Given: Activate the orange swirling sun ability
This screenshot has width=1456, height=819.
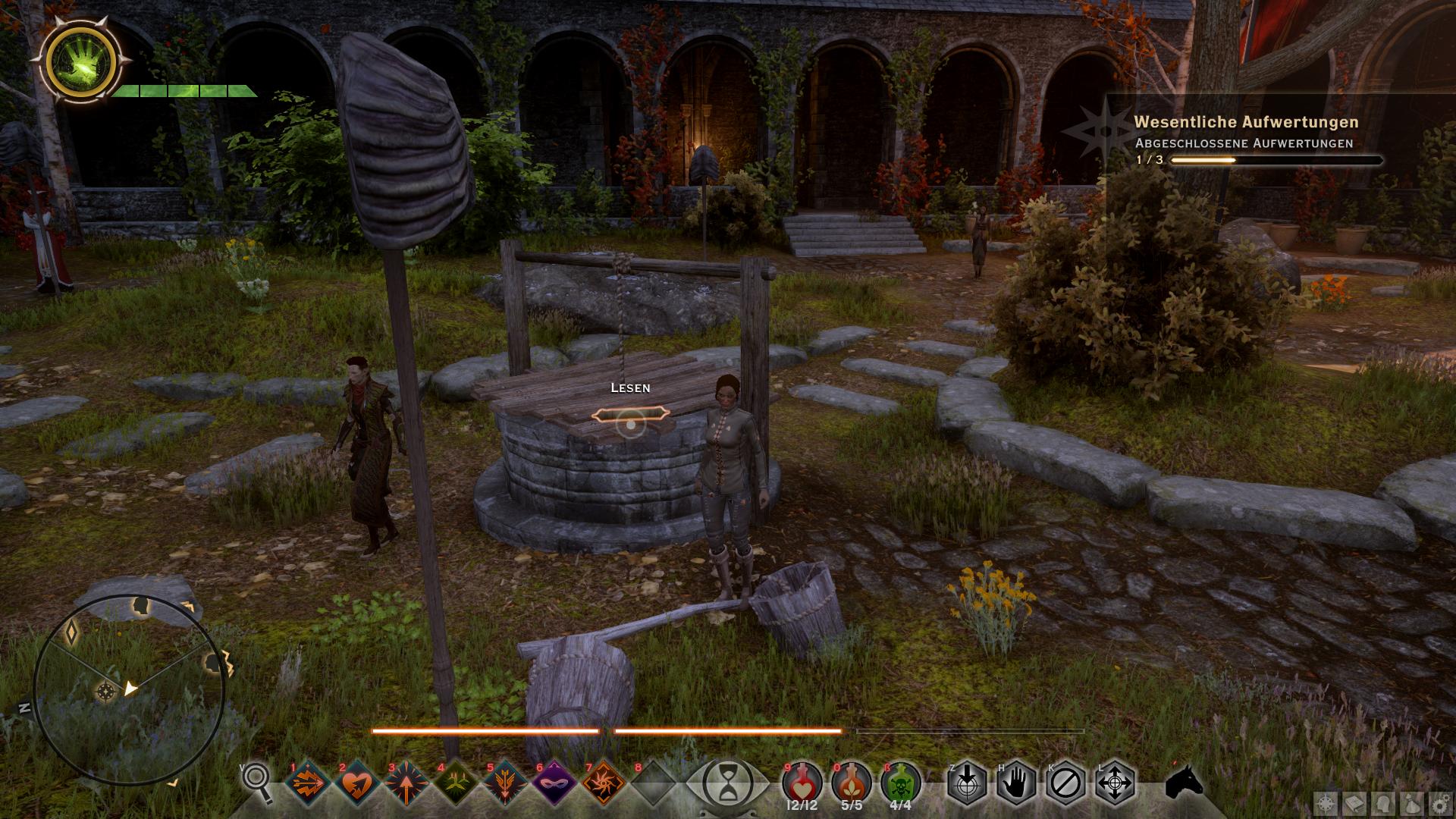Looking at the screenshot, I should click(x=604, y=783).
